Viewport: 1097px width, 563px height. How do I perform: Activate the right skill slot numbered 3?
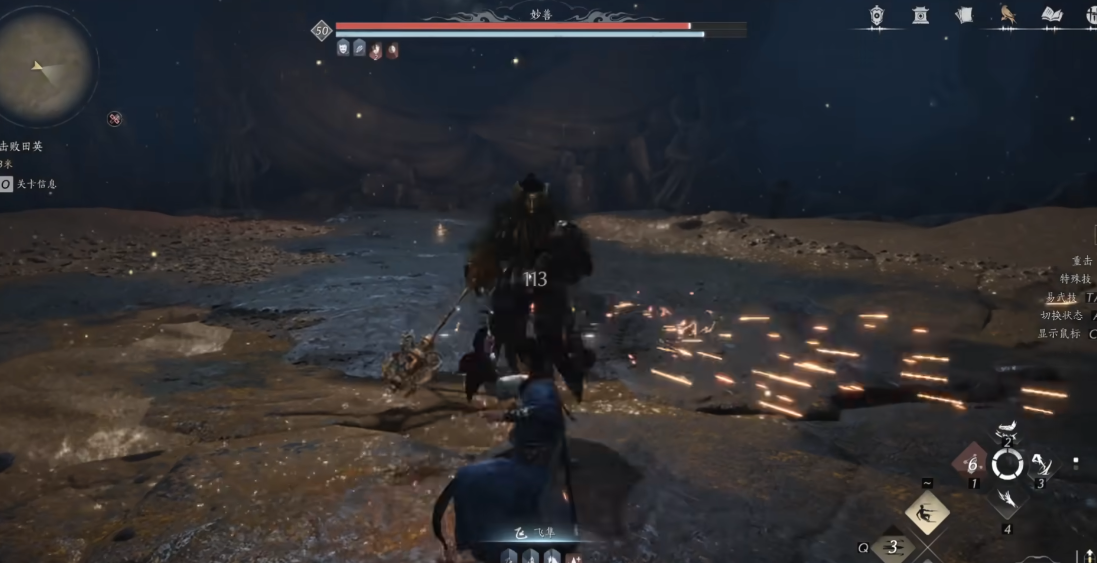(x=1042, y=464)
